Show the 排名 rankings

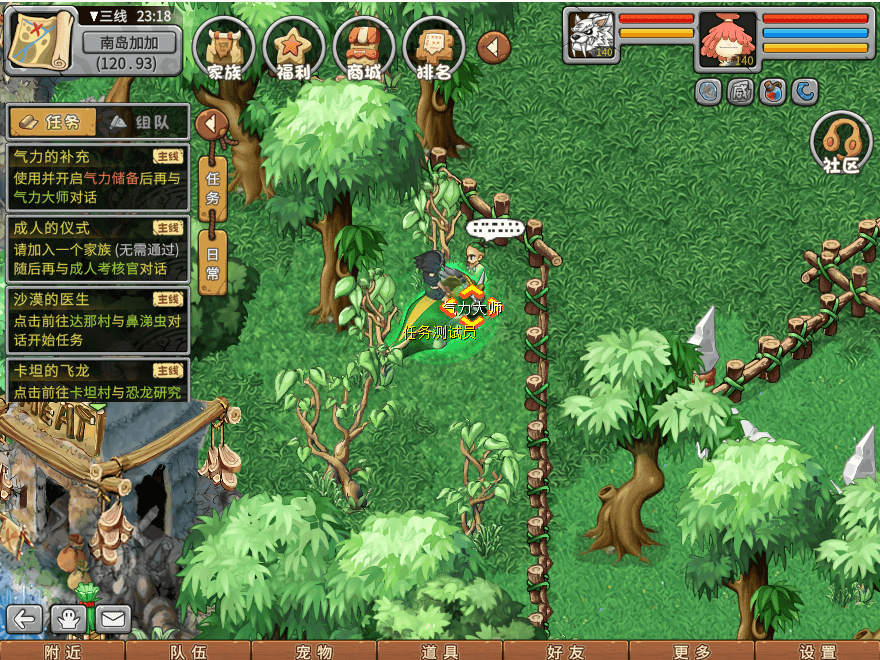click(434, 50)
